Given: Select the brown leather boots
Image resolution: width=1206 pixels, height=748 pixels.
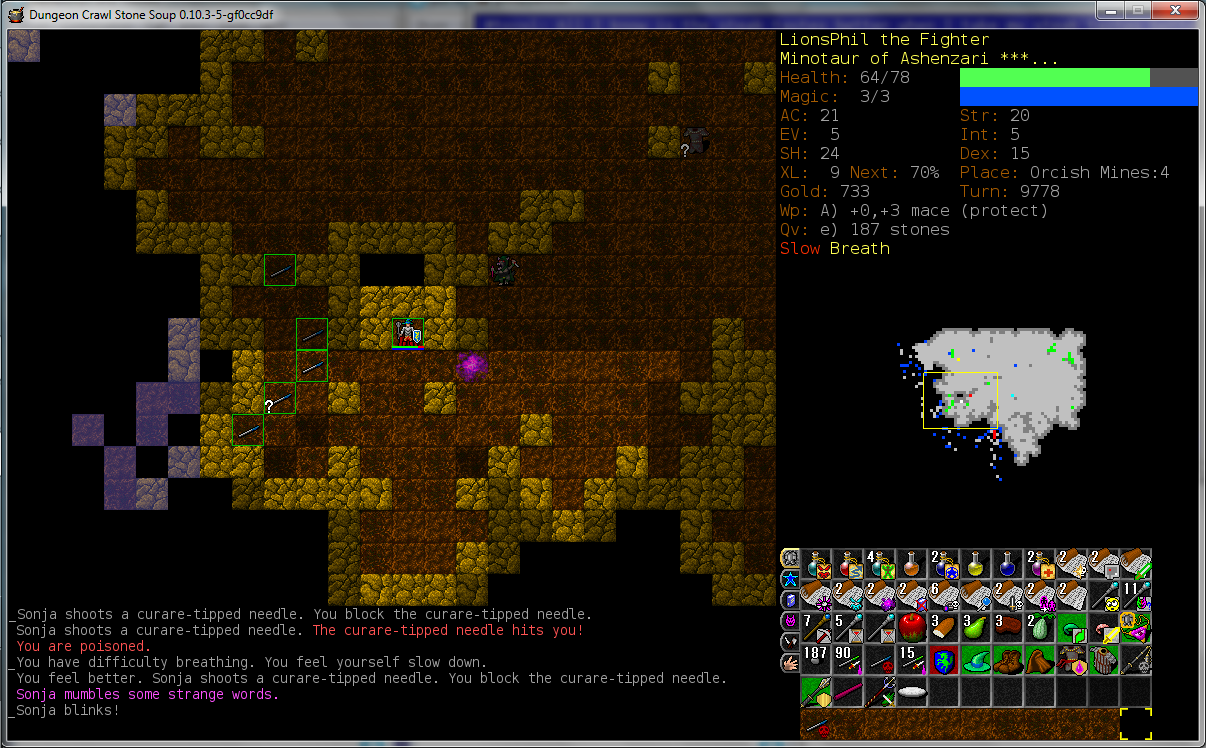Looking at the screenshot, I should pos(1008,660).
